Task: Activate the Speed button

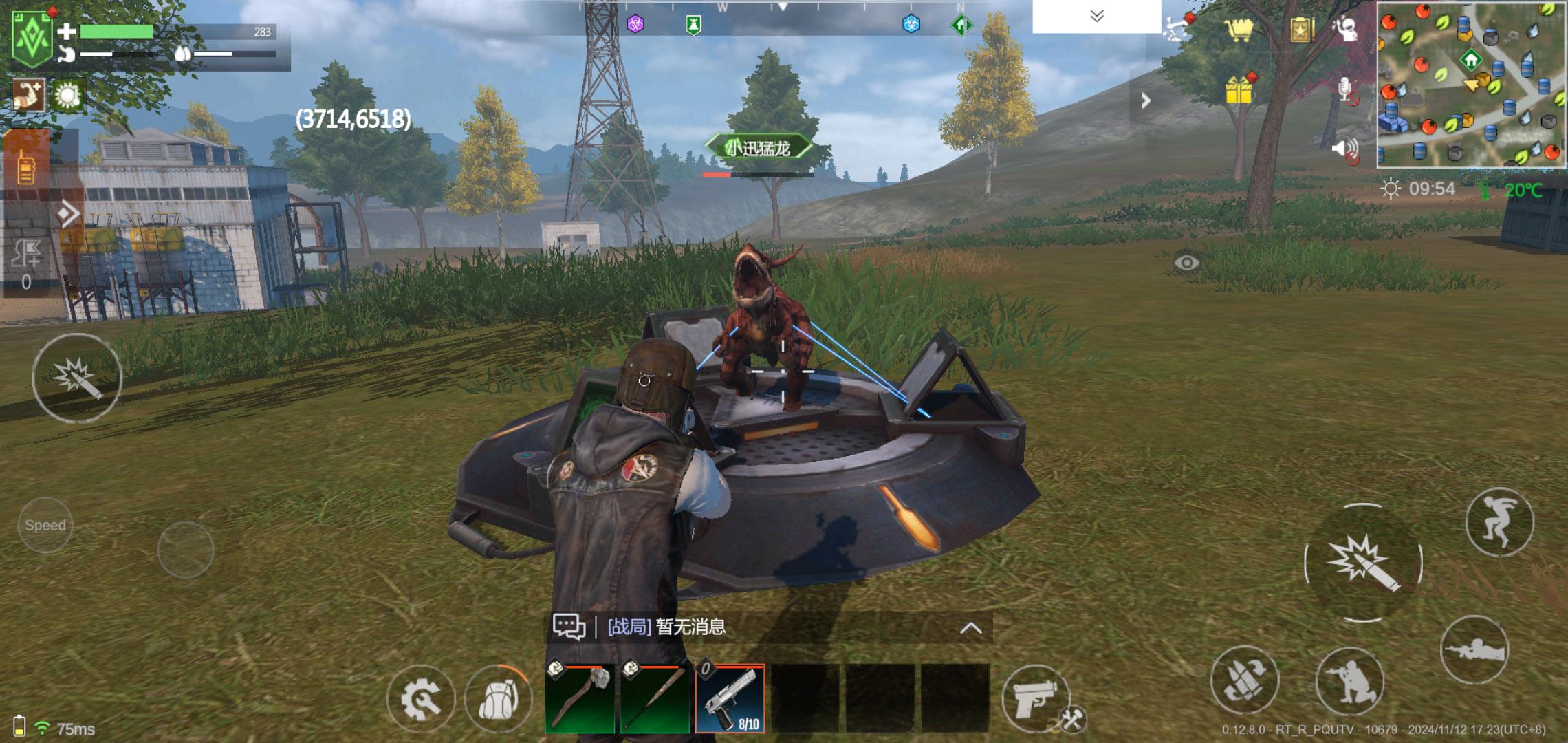Action: click(45, 526)
